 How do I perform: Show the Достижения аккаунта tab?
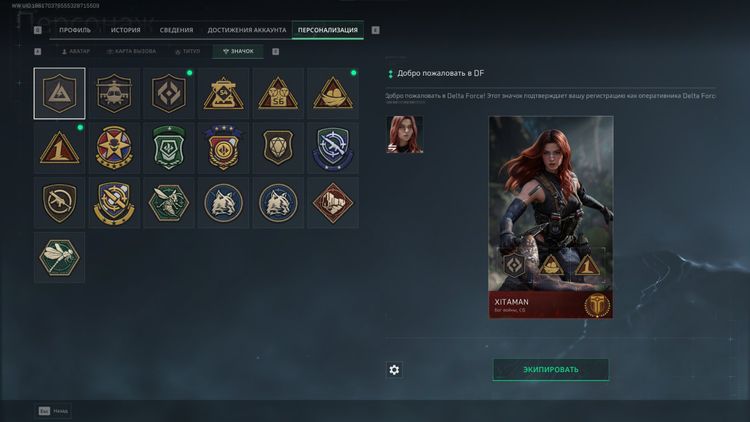(x=246, y=30)
